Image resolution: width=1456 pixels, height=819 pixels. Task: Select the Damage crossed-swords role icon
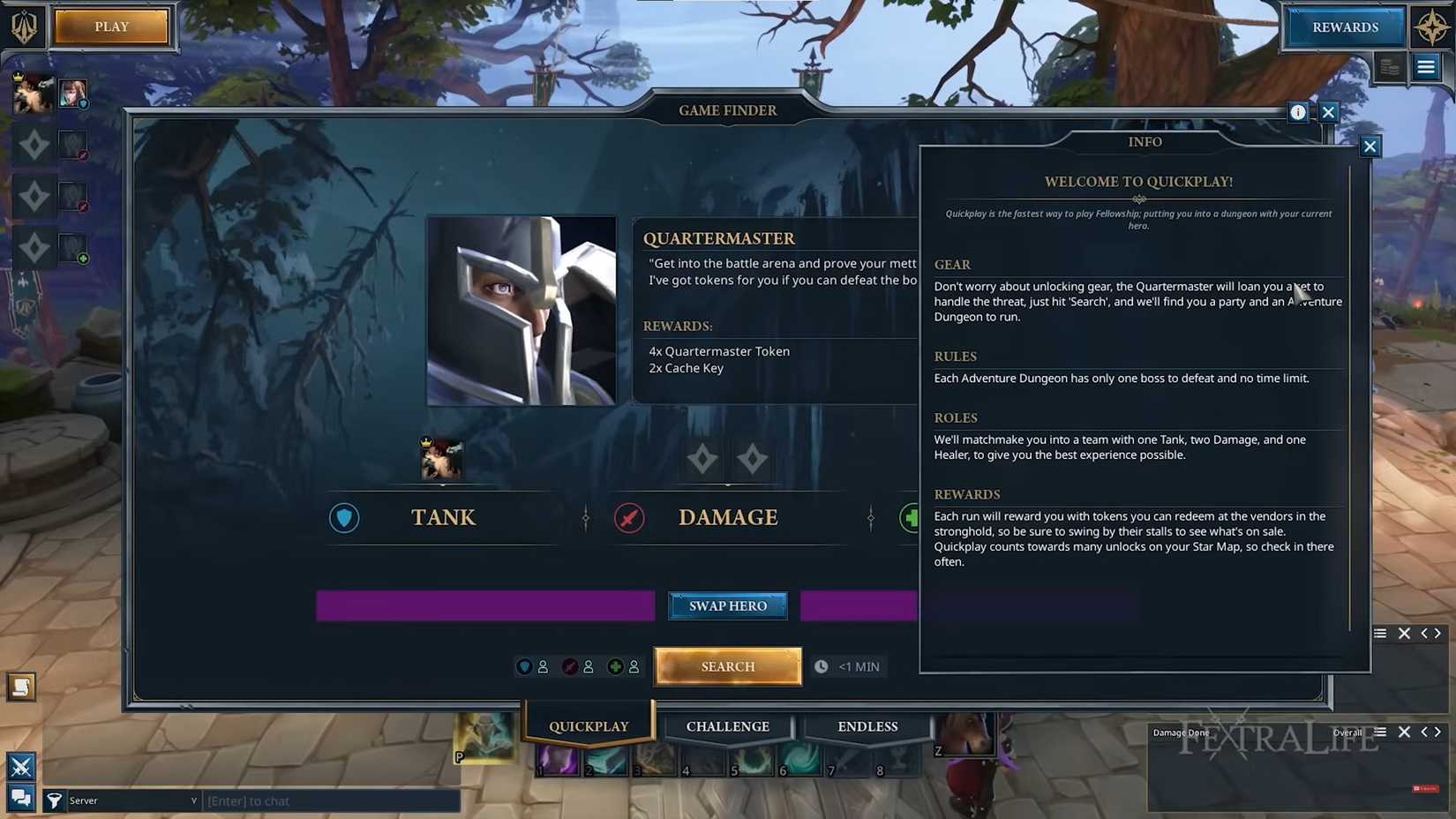pos(628,518)
